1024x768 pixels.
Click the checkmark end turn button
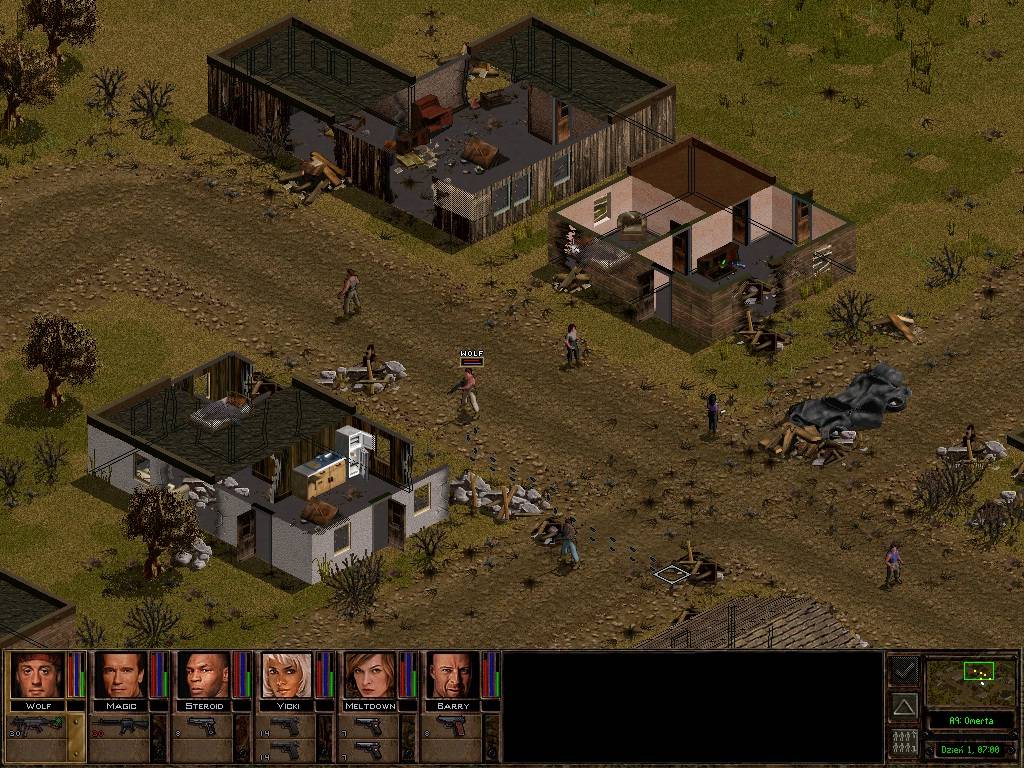point(904,671)
